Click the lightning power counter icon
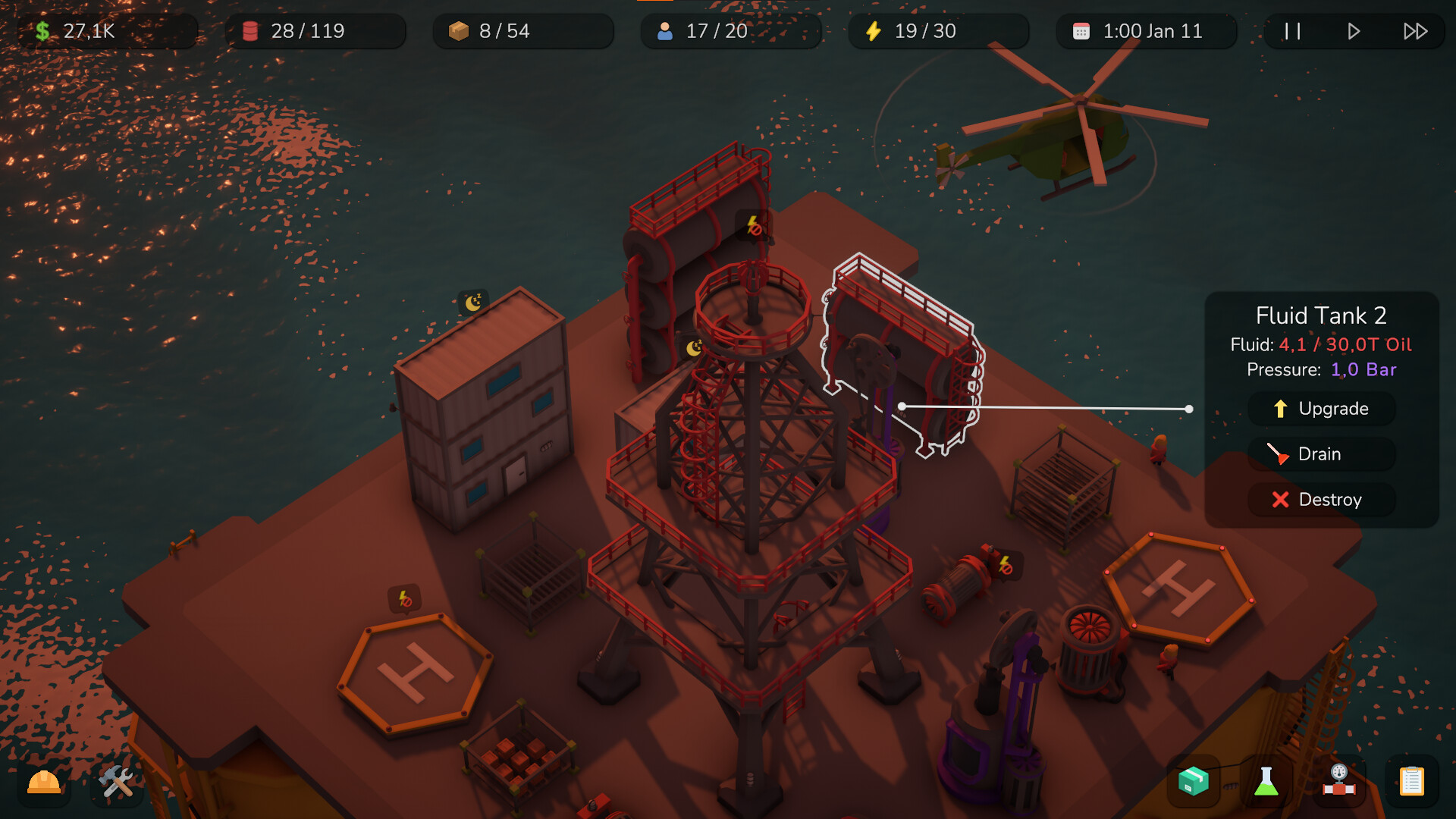Viewport: 1456px width, 819px height. coord(873,31)
